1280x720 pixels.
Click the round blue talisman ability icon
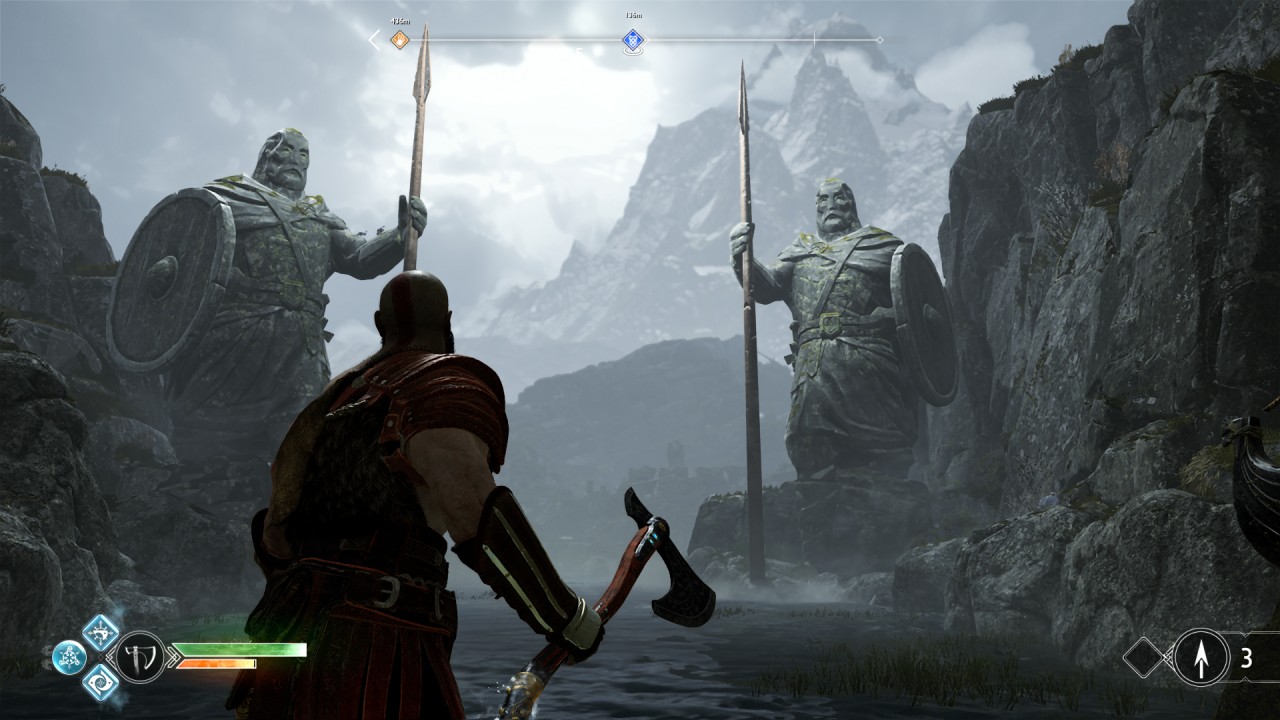pyautogui.click(x=69, y=657)
